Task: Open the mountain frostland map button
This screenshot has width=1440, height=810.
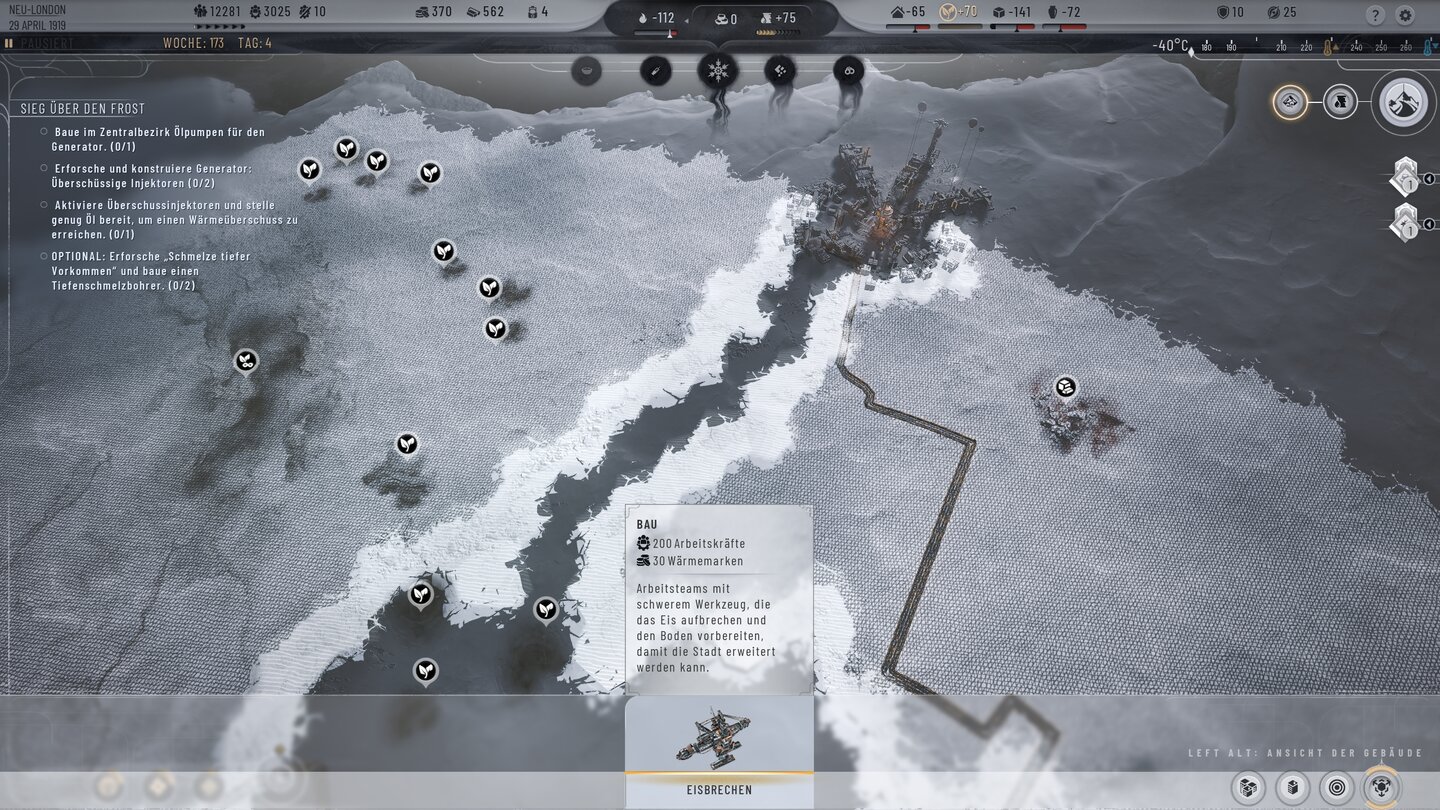Action: (x=1404, y=102)
